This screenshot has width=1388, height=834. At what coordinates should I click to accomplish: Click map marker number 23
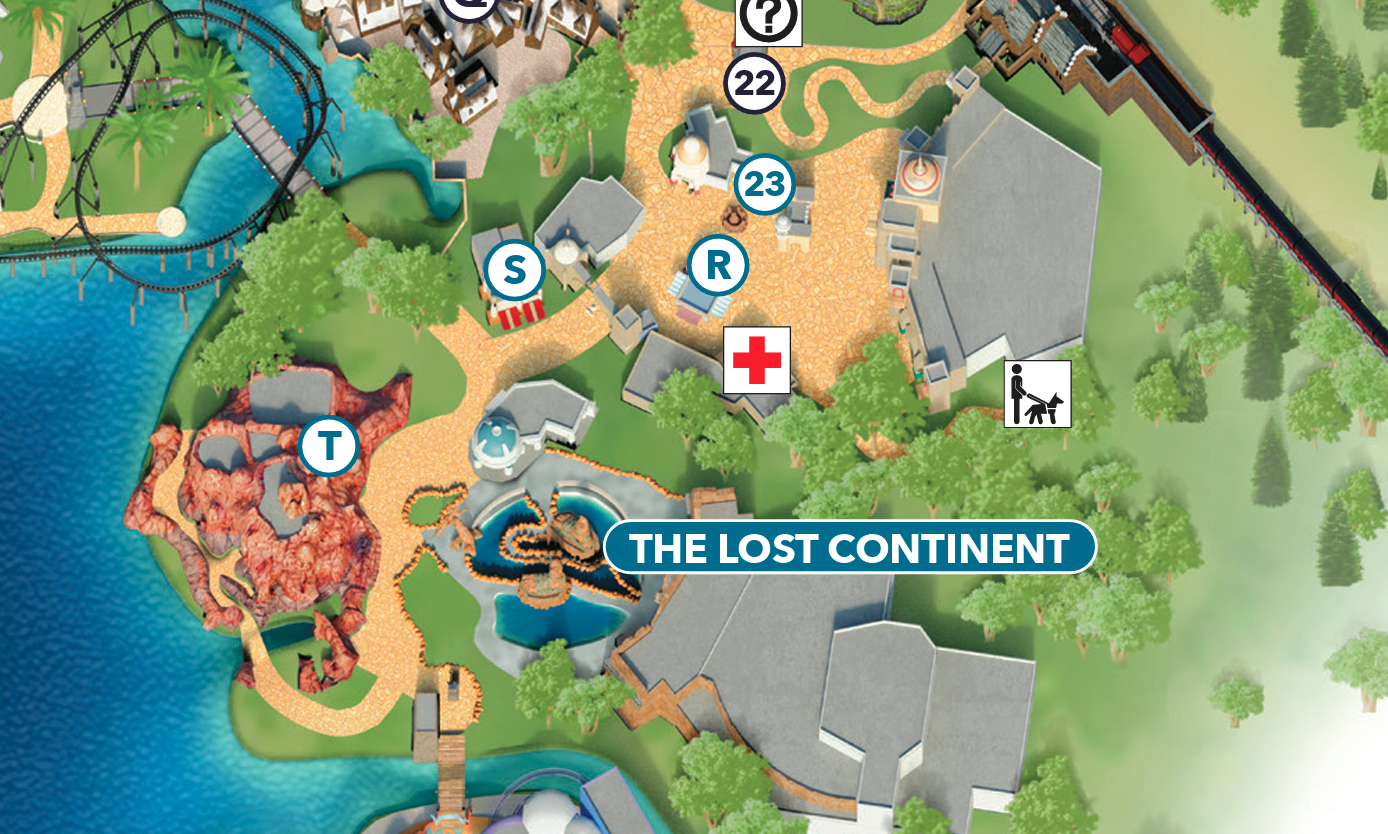(x=764, y=185)
